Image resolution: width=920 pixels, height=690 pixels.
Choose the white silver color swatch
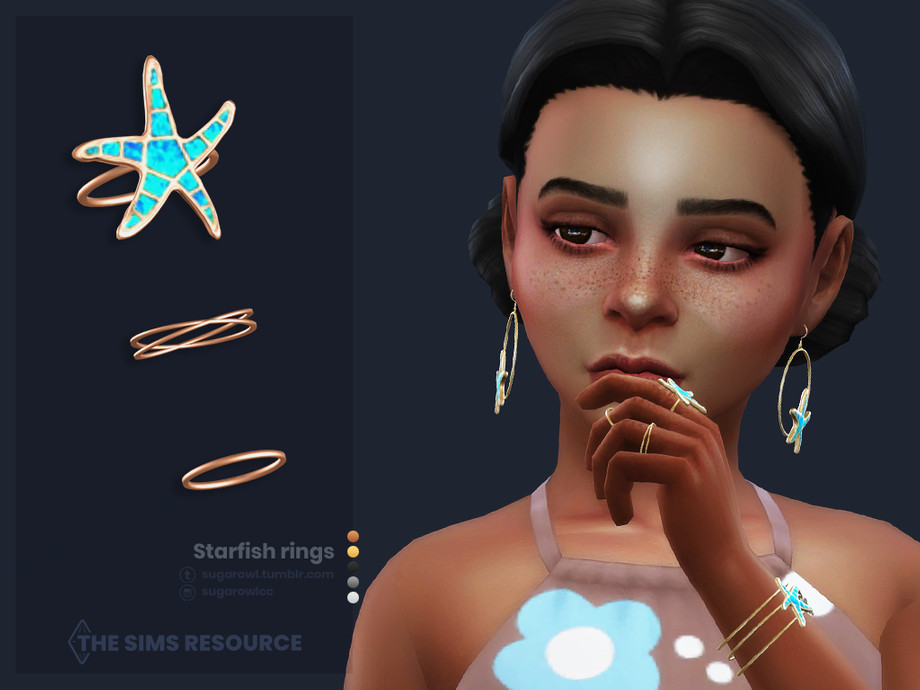352,597
